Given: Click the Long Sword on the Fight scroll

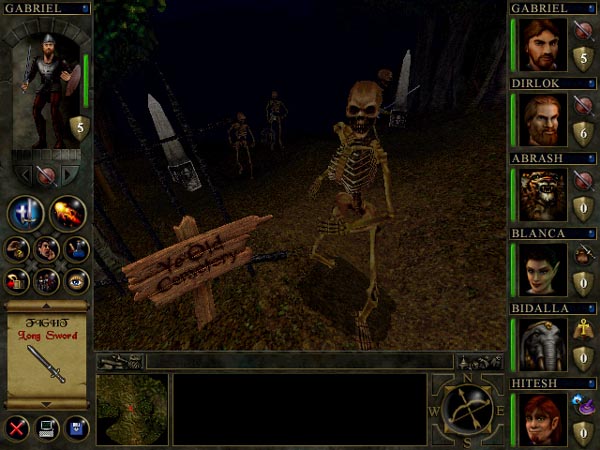Looking at the screenshot, I should [x=47, y=361].
